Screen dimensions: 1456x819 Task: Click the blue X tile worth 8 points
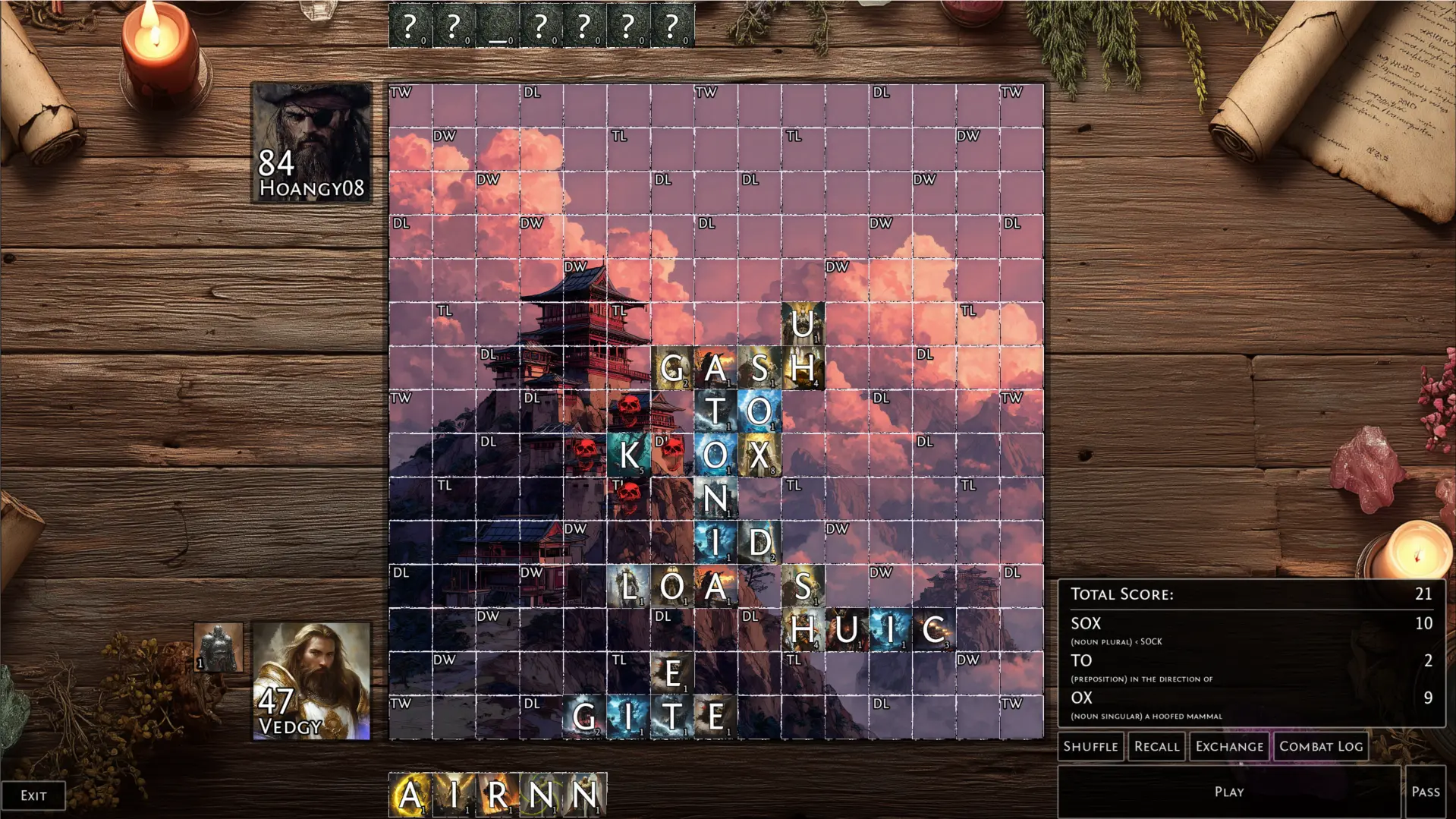[761, 456]
